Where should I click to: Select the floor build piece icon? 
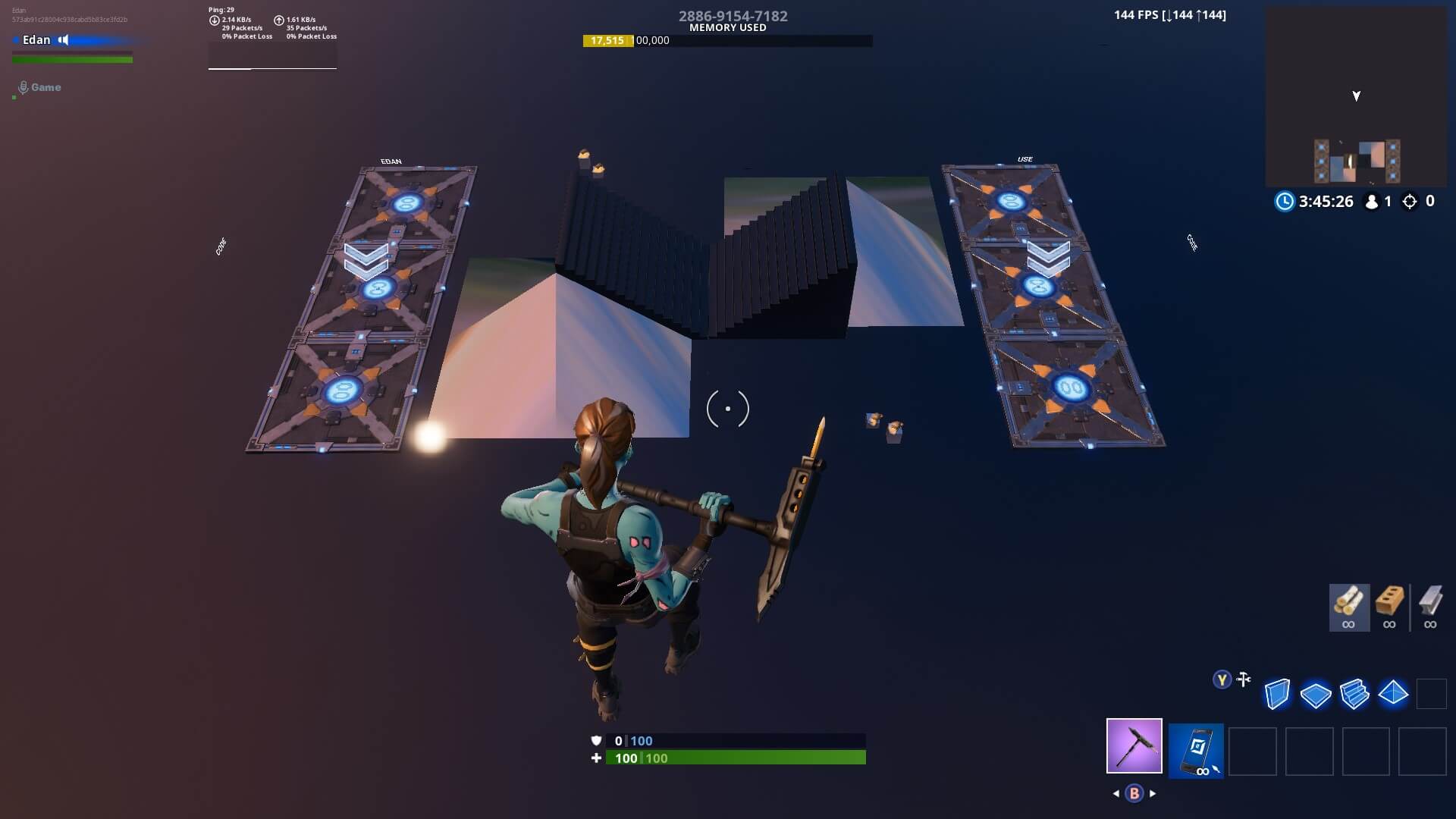pos(1316,693)
